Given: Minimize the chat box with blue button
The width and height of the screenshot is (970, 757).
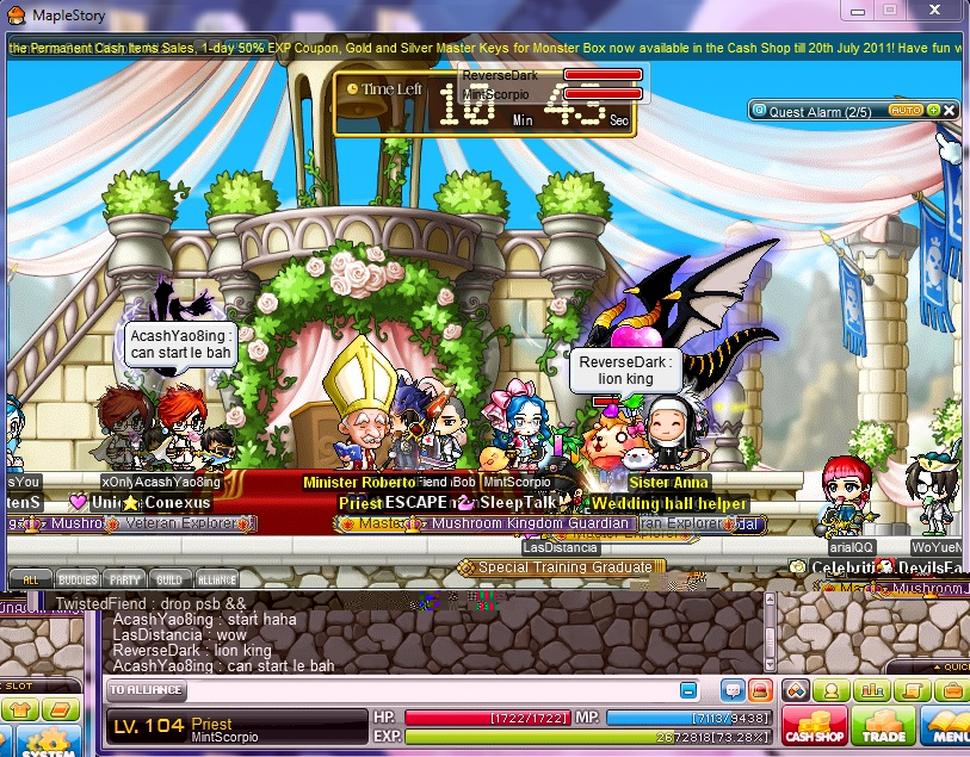Looking at the screenshot, I should pos(688,690).
